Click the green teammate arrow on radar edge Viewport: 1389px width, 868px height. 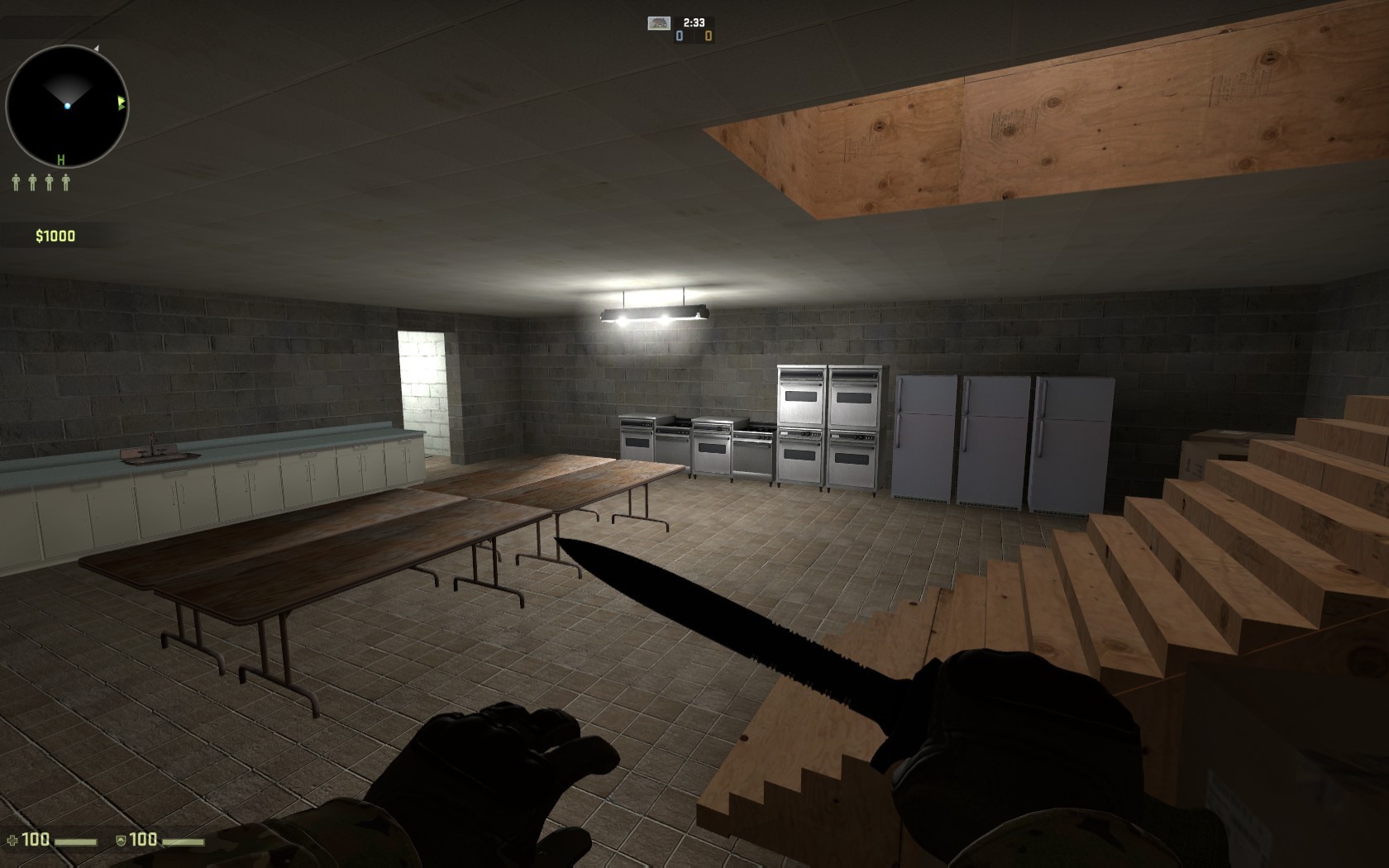[122, 103]
